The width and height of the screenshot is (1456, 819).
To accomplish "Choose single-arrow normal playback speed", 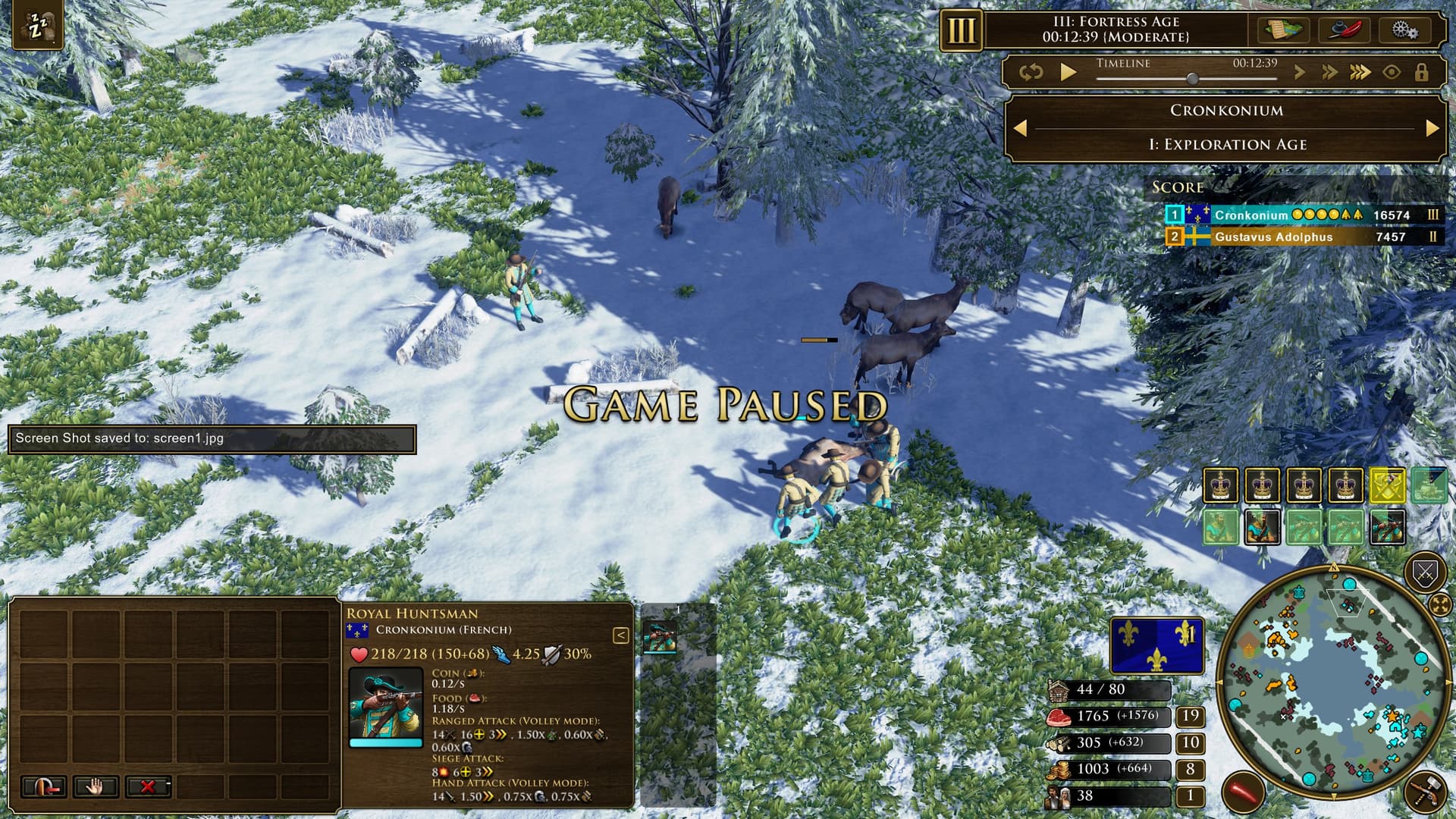I will (x=1300, y=72).
